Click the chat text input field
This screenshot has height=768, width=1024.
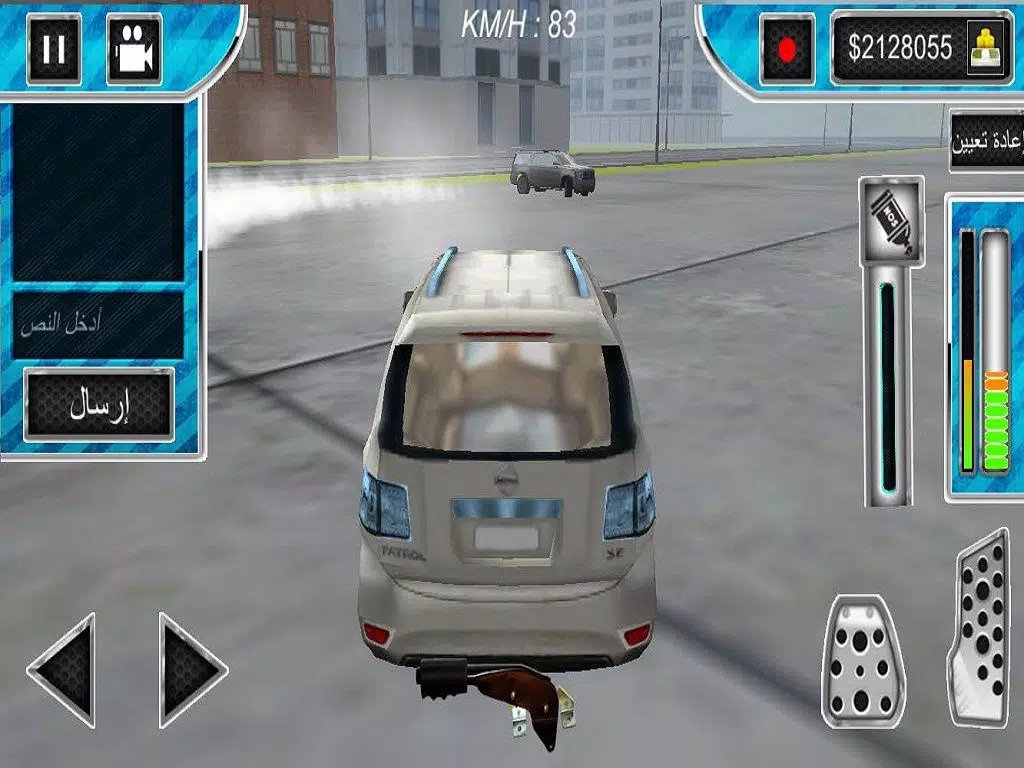pyautogui.click(x=98, y=324)
